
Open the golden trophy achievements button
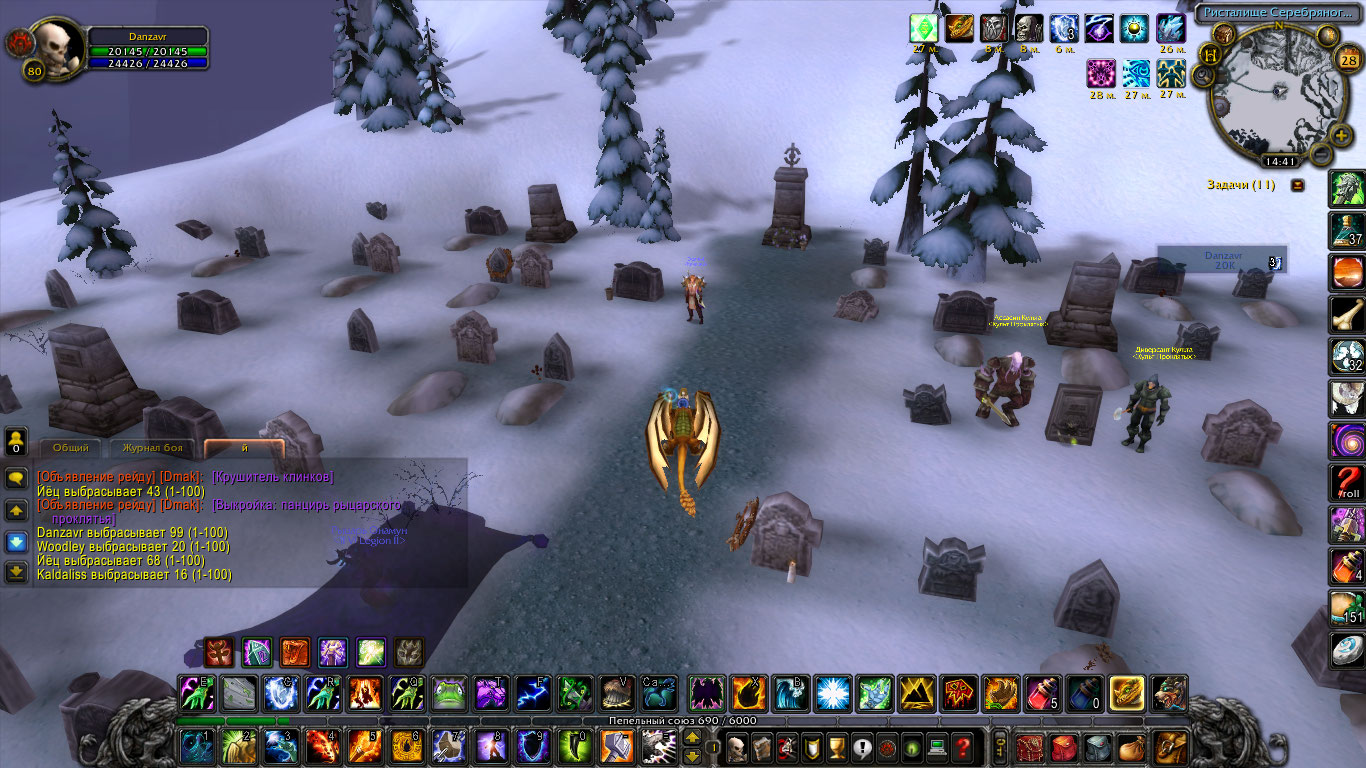pos(837,746)
